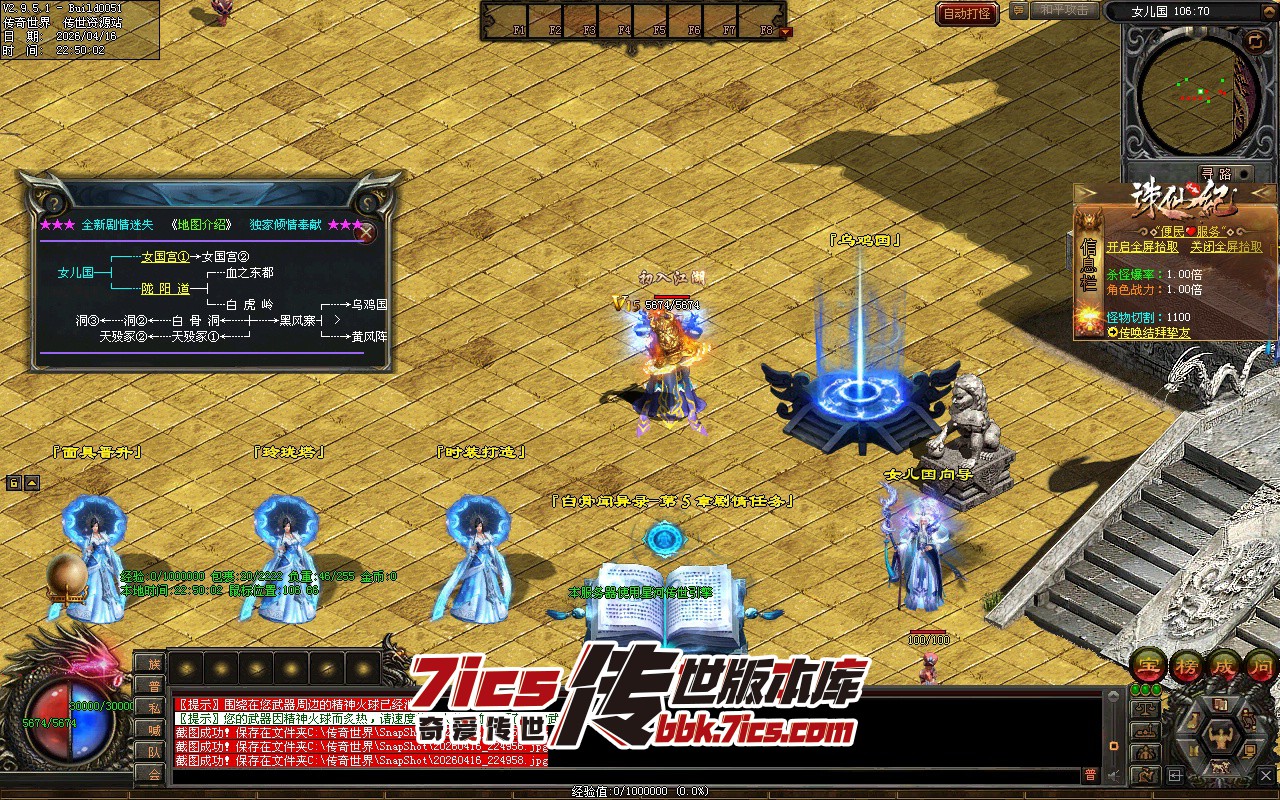Open the character panel with the muscular figure icon

click(x=1223, y=739)
